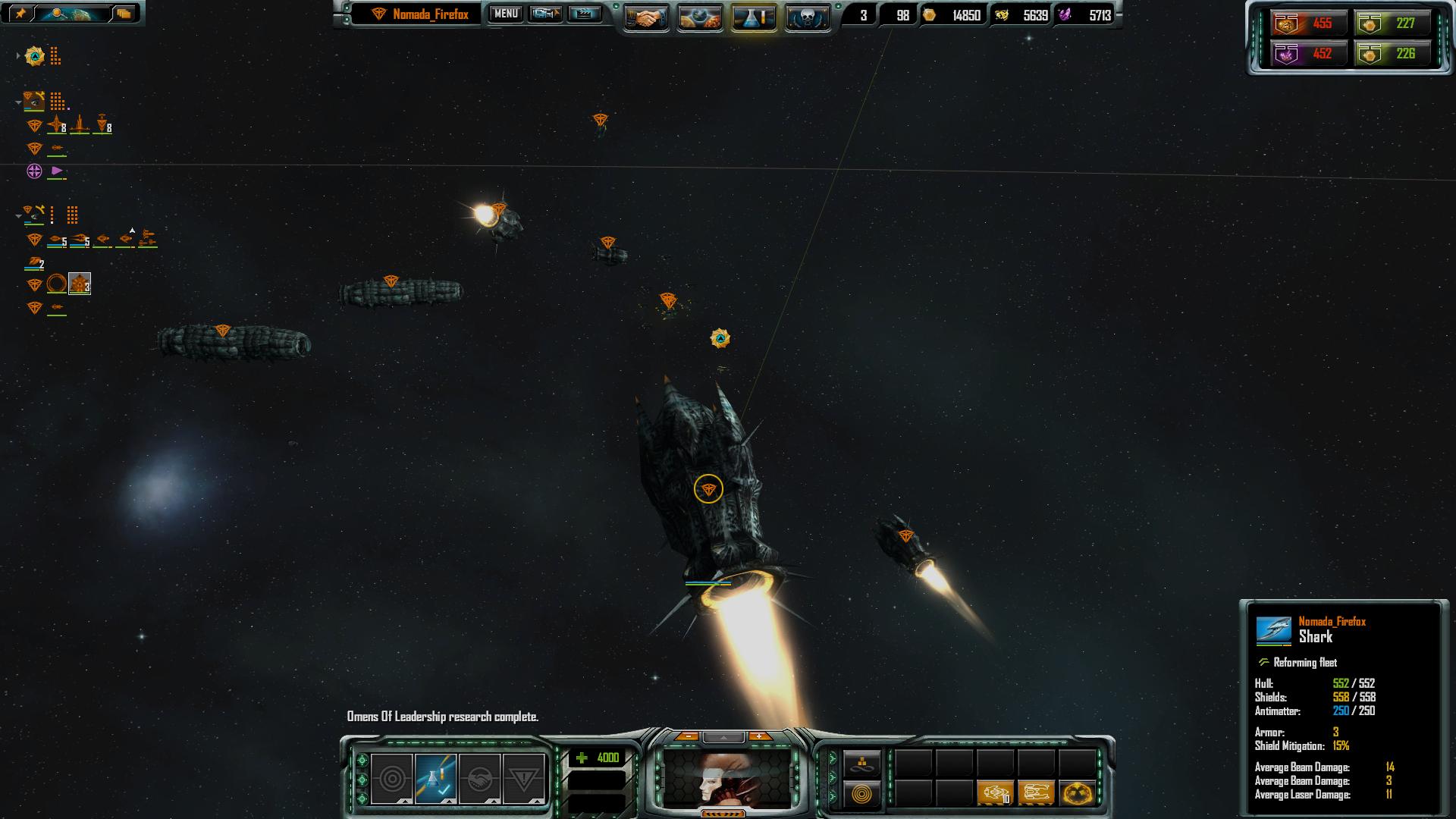Select the handshake diplomacy command tab
1456x819 pixels.
pyautogui.click(x=479, y=778)
